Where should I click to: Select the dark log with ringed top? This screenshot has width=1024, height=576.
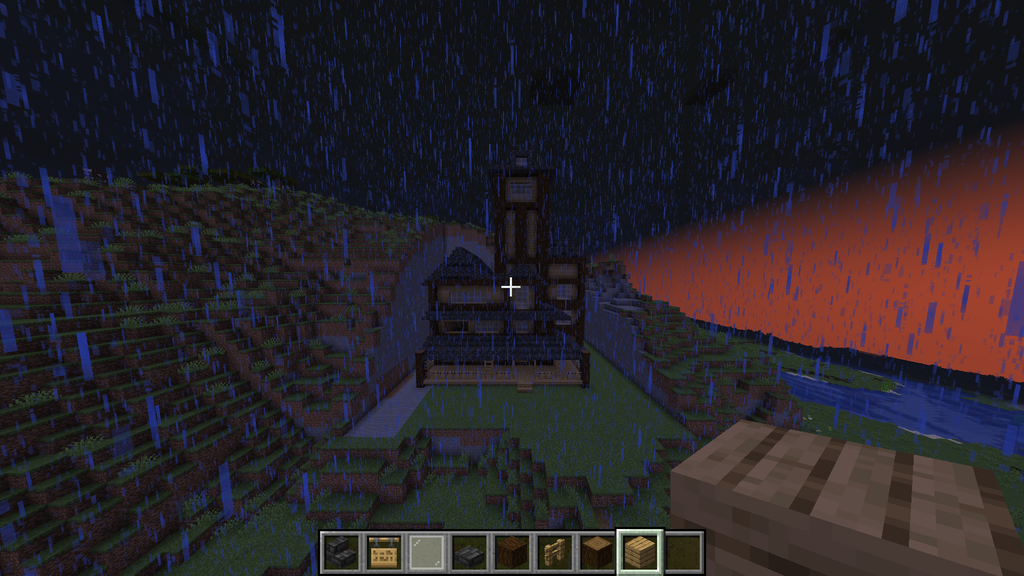[597, 552]
